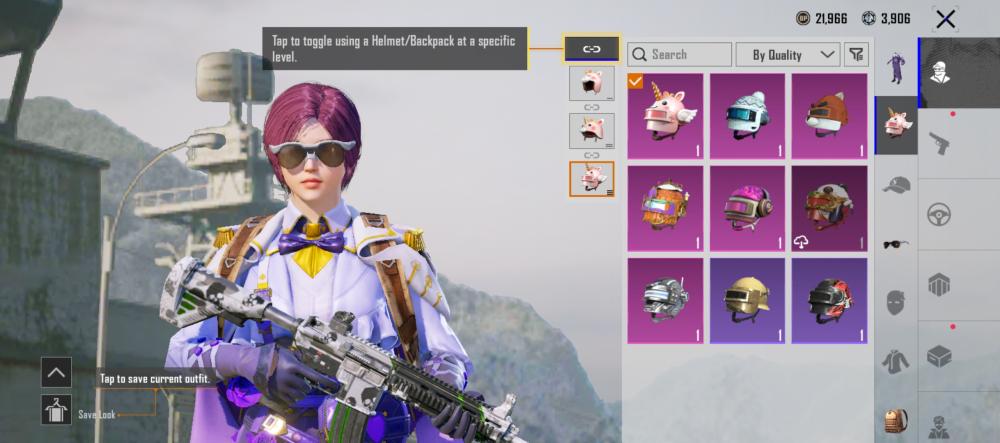Close the inventory screen with the X
This screenshot has width=1000, height=443.
(945, 18)
